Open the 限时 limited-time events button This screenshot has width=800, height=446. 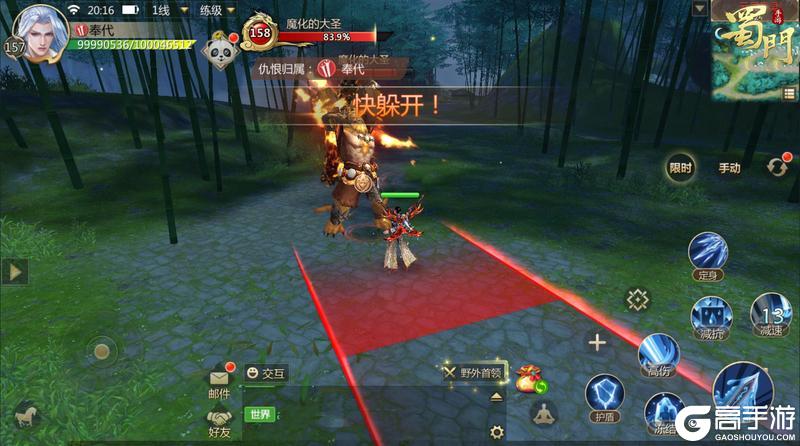tap(680, 168)
